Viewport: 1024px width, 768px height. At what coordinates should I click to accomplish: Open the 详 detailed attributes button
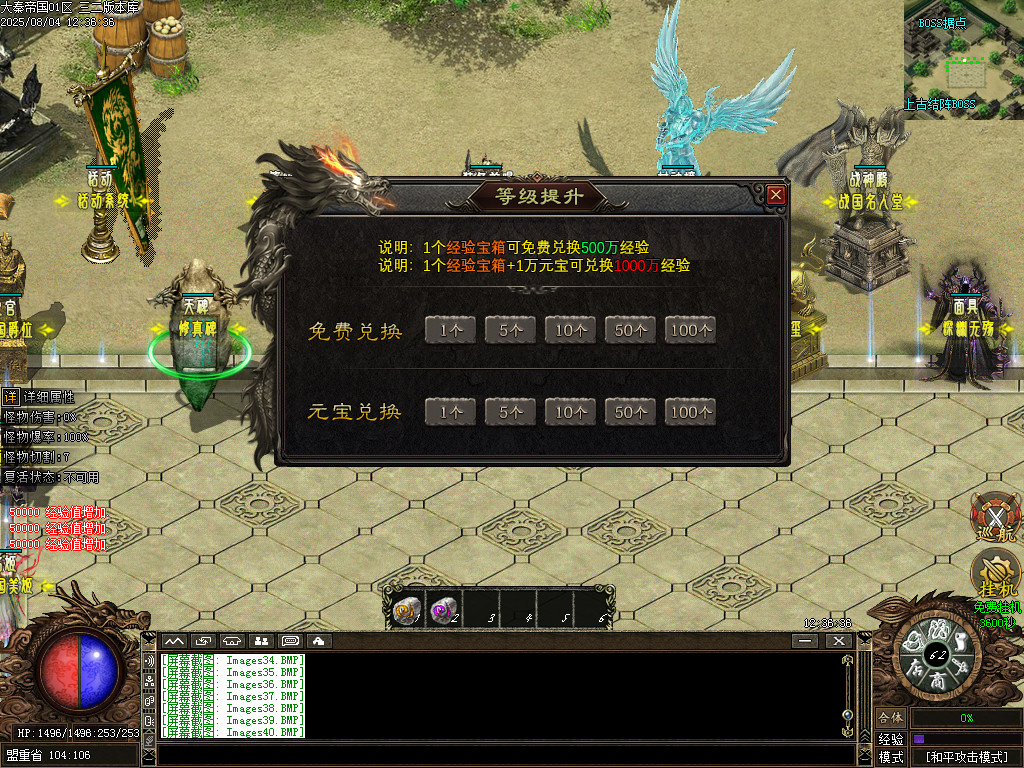pyautogui.click(x=10, y=397)
